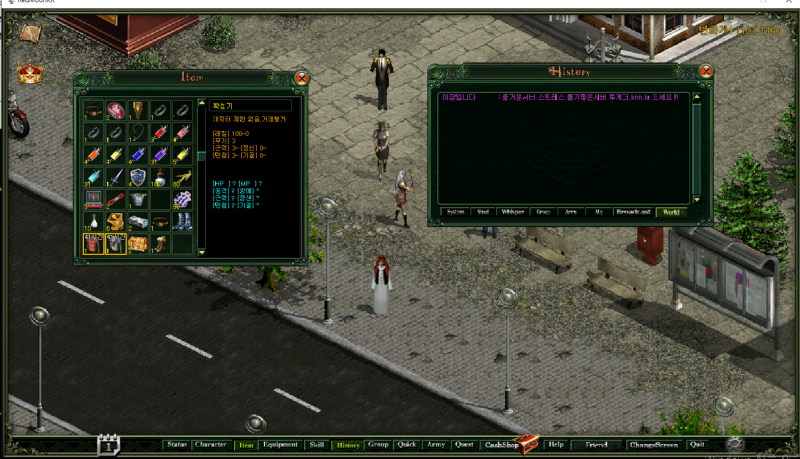Switch to the System history tab
This screenshot has width=800, height=459.
click(x=455, y=212)
